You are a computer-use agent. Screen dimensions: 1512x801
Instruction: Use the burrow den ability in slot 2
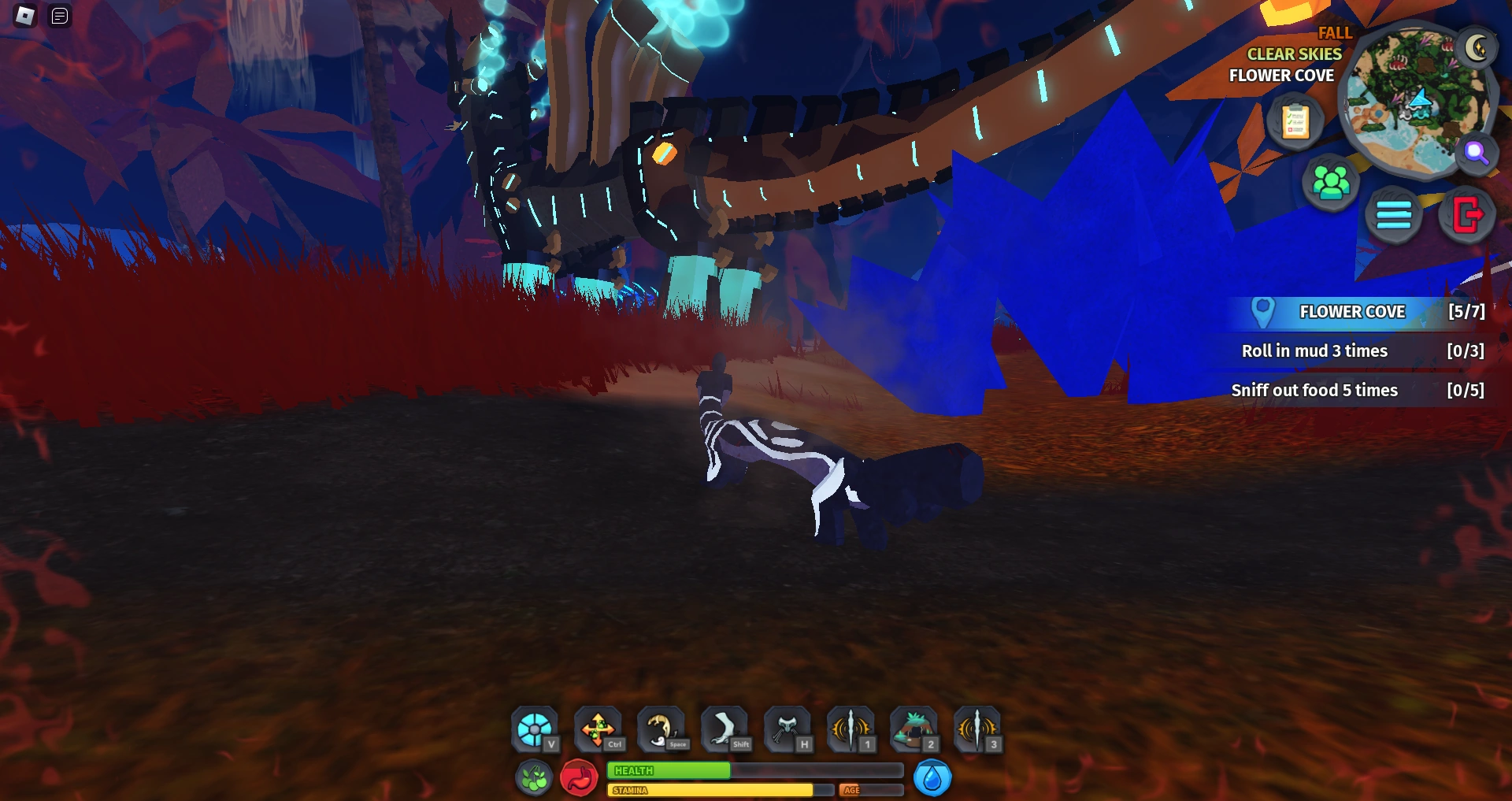click(914, 729)
